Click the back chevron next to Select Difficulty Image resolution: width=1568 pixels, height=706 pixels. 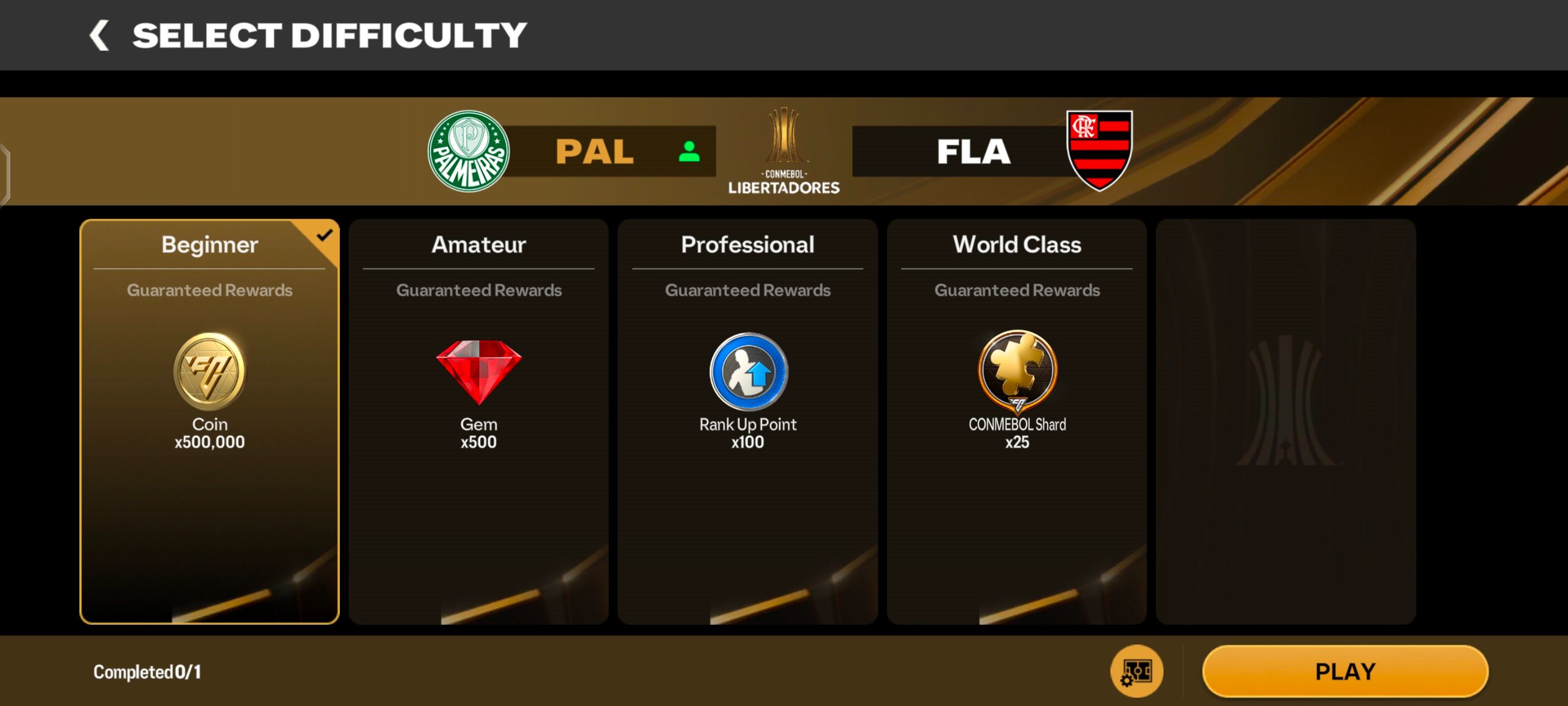[99, 34]
